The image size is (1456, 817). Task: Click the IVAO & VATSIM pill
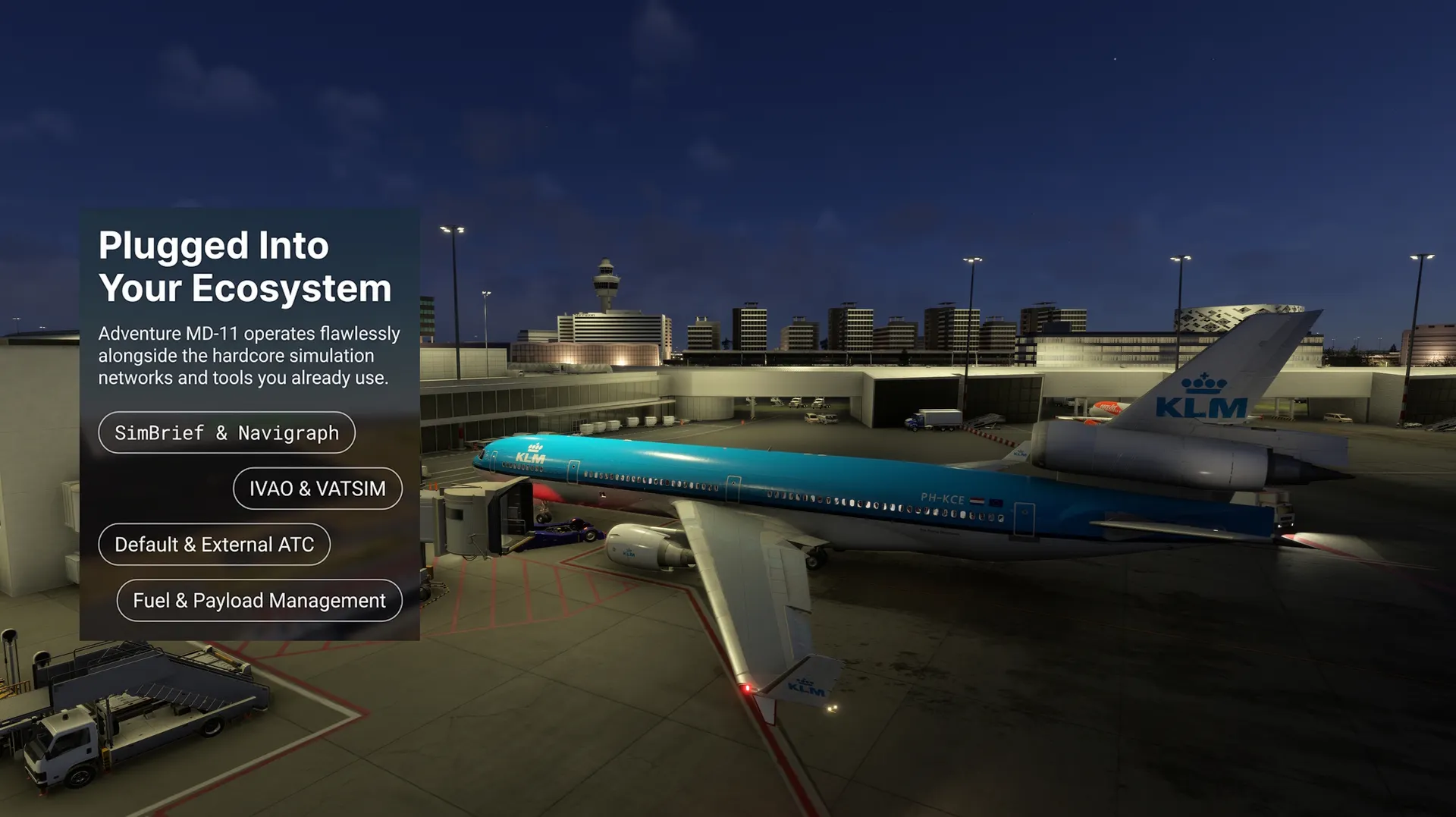317,489
